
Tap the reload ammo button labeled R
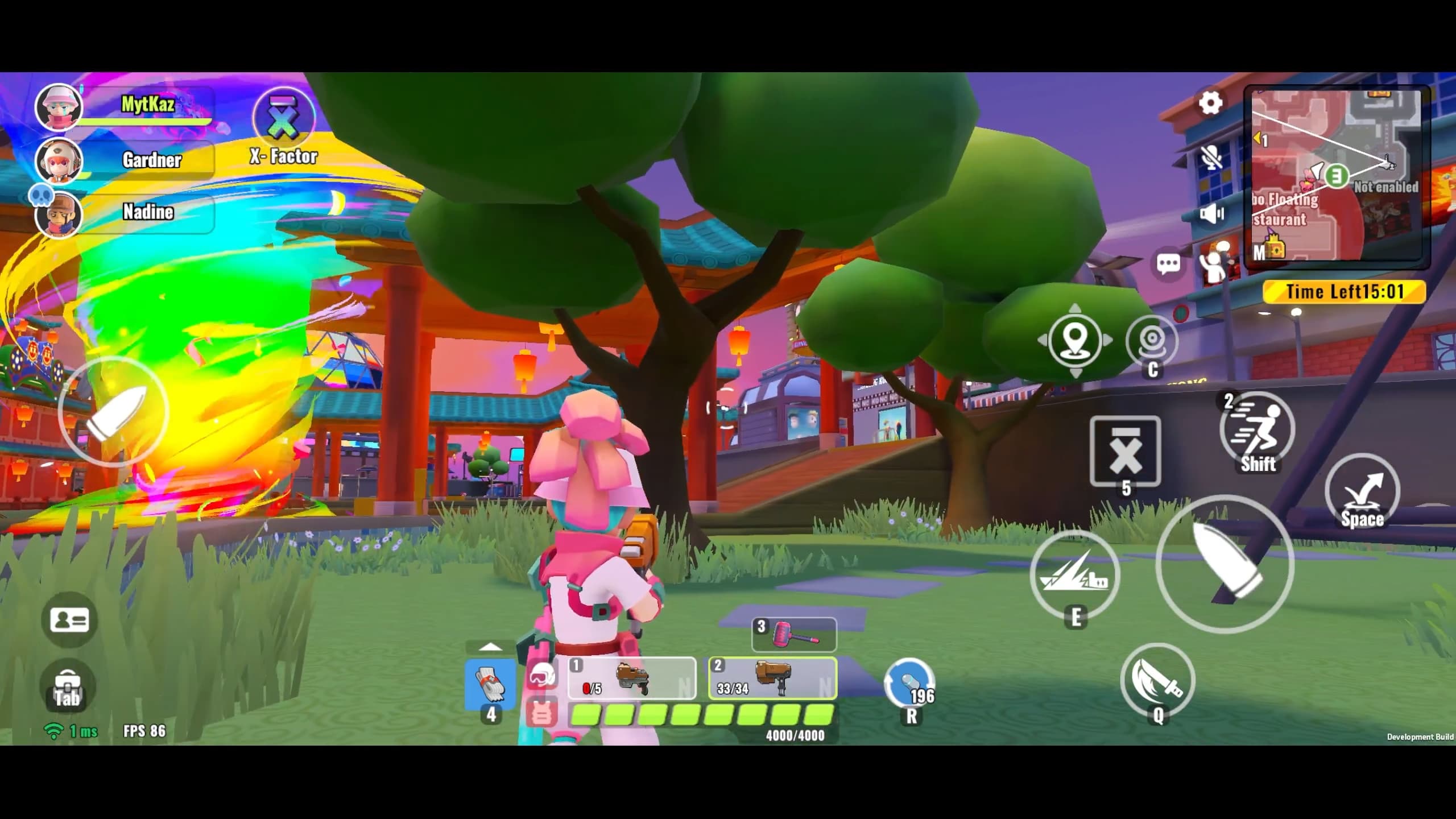click(x=911, y=682)
